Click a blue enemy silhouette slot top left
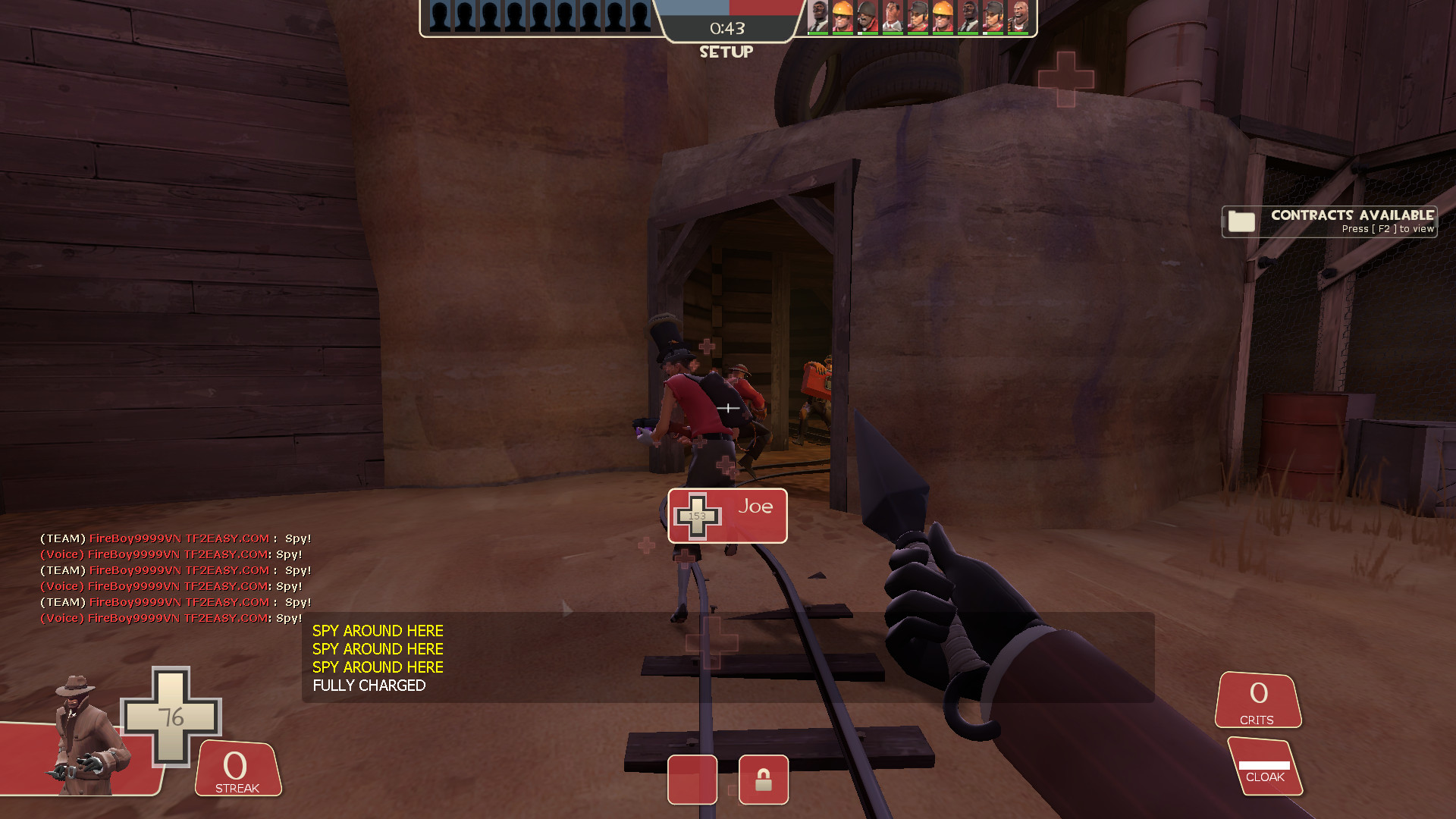The height and width of the screenshot is (819, 1456). (440, 15)
